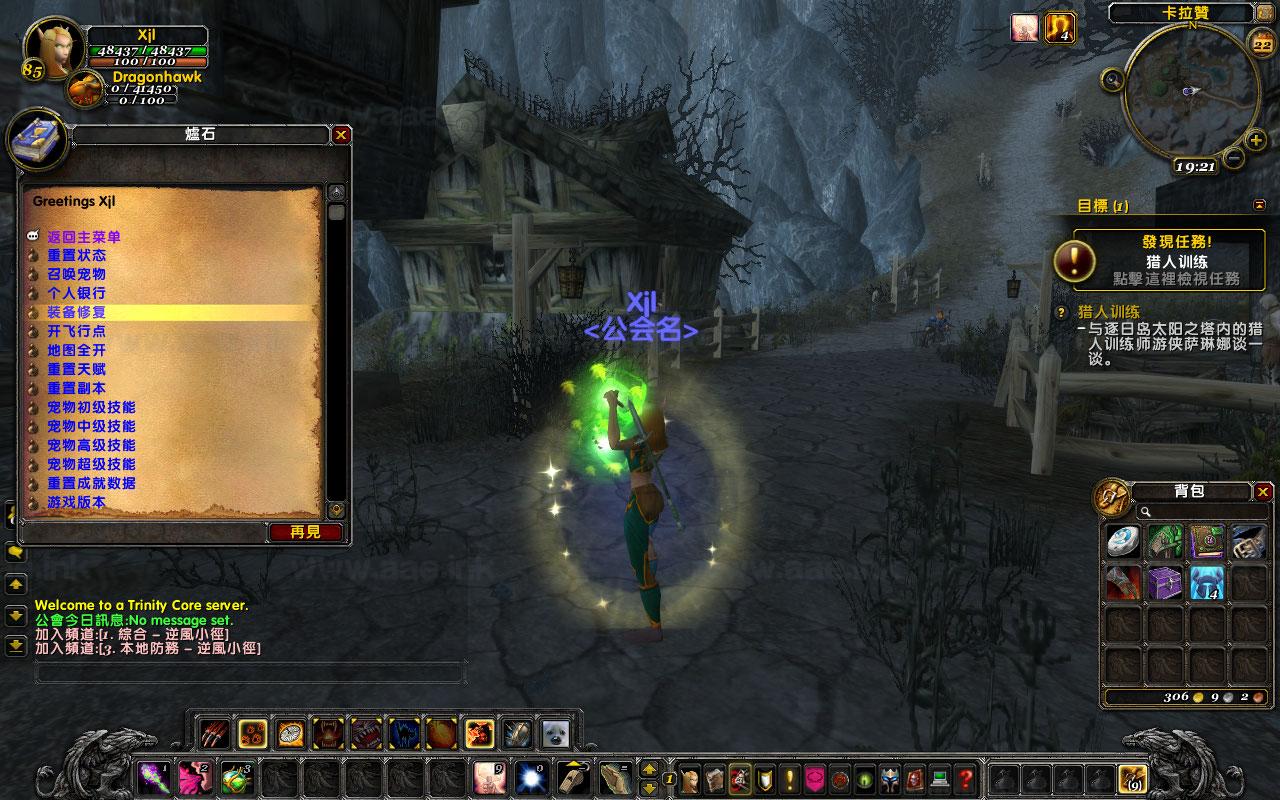Collapse the 目標 objectives tracker
Viewport: 1280px width, 800px height.
coord(1259,205)
